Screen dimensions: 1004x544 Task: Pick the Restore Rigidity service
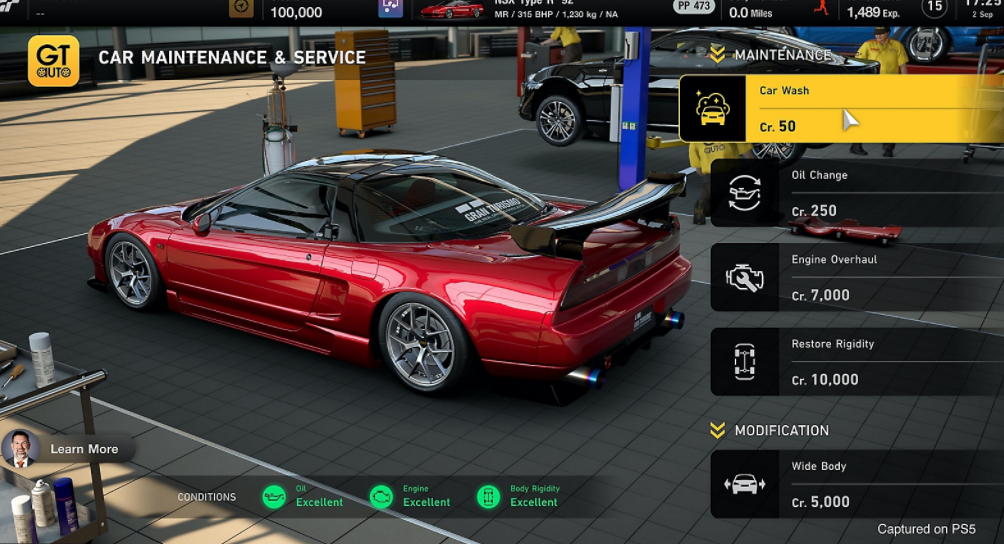[x=855, y=362]
